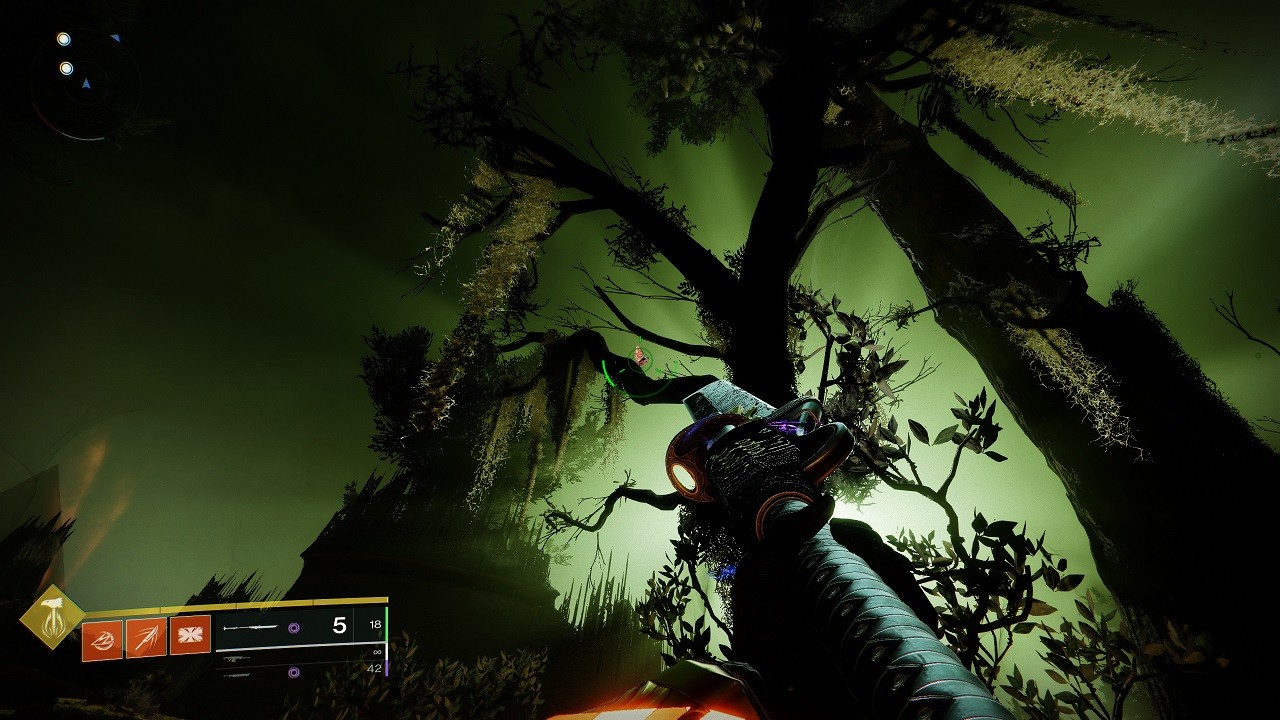Activate the class ability cross-shaped icon
Image resolution: width=1280 pixels, height=720 pixels.
click(190, 635)
